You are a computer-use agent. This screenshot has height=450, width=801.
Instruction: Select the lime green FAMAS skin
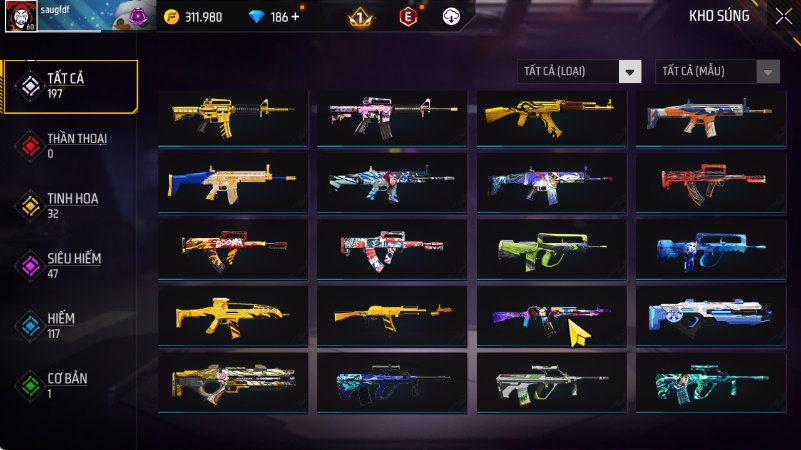[550, 248]
